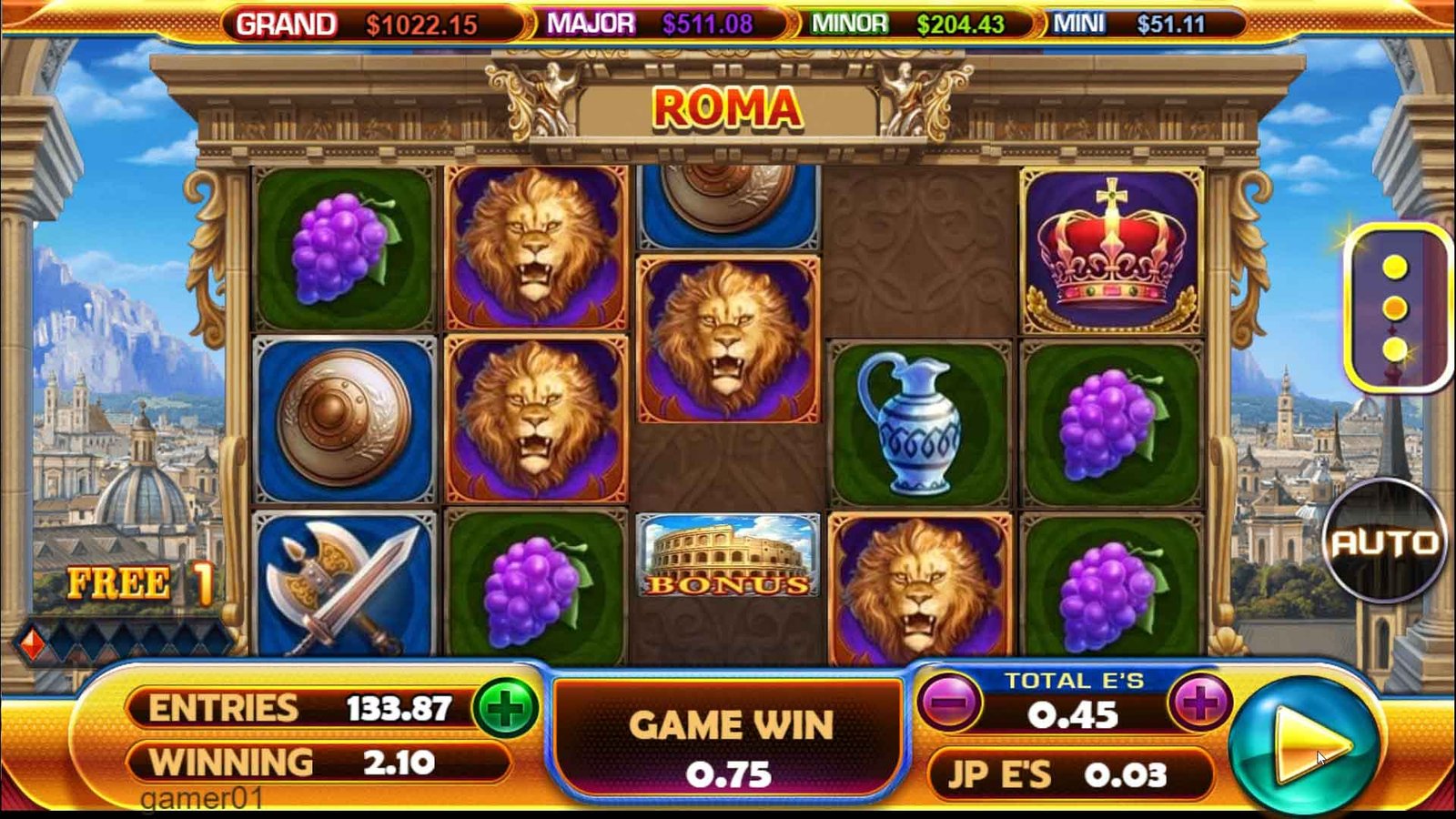The width and height of the screenshot is (1456, 819).
Task: Spin the reels with the play arrow
Action: pyautogui.click(x=1305, y=744)
